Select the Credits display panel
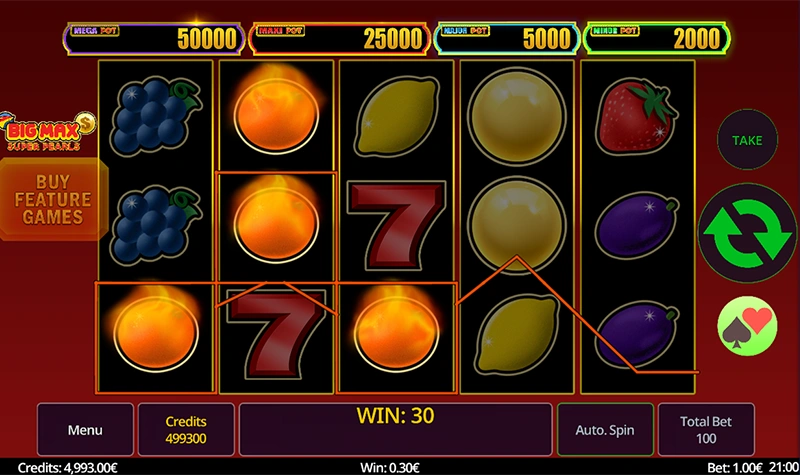Image resolution: width=800 pixels, height=475 pixels. point(186,430)
